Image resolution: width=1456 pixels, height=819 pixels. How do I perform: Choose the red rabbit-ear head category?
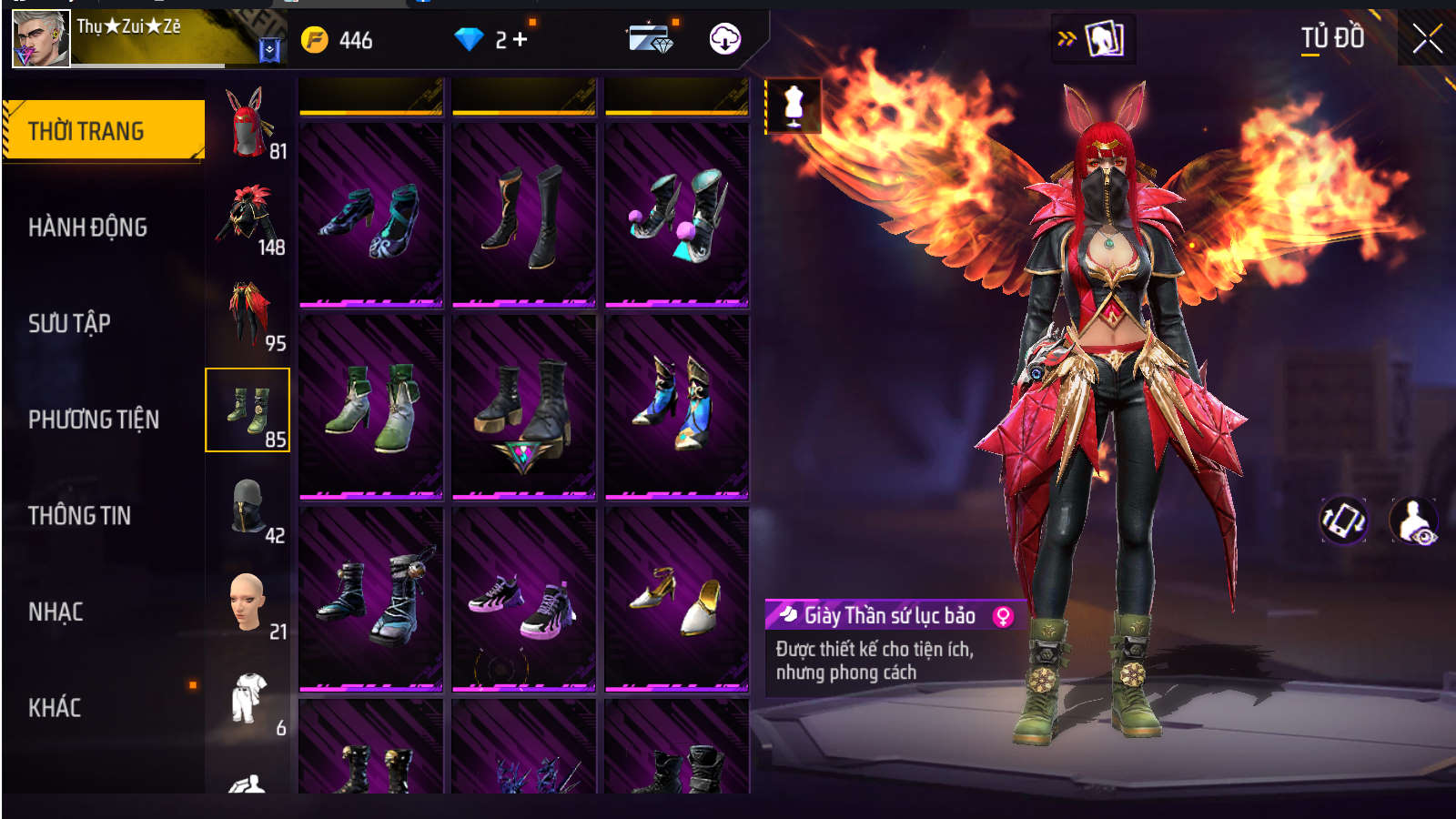tap(248, 123)
